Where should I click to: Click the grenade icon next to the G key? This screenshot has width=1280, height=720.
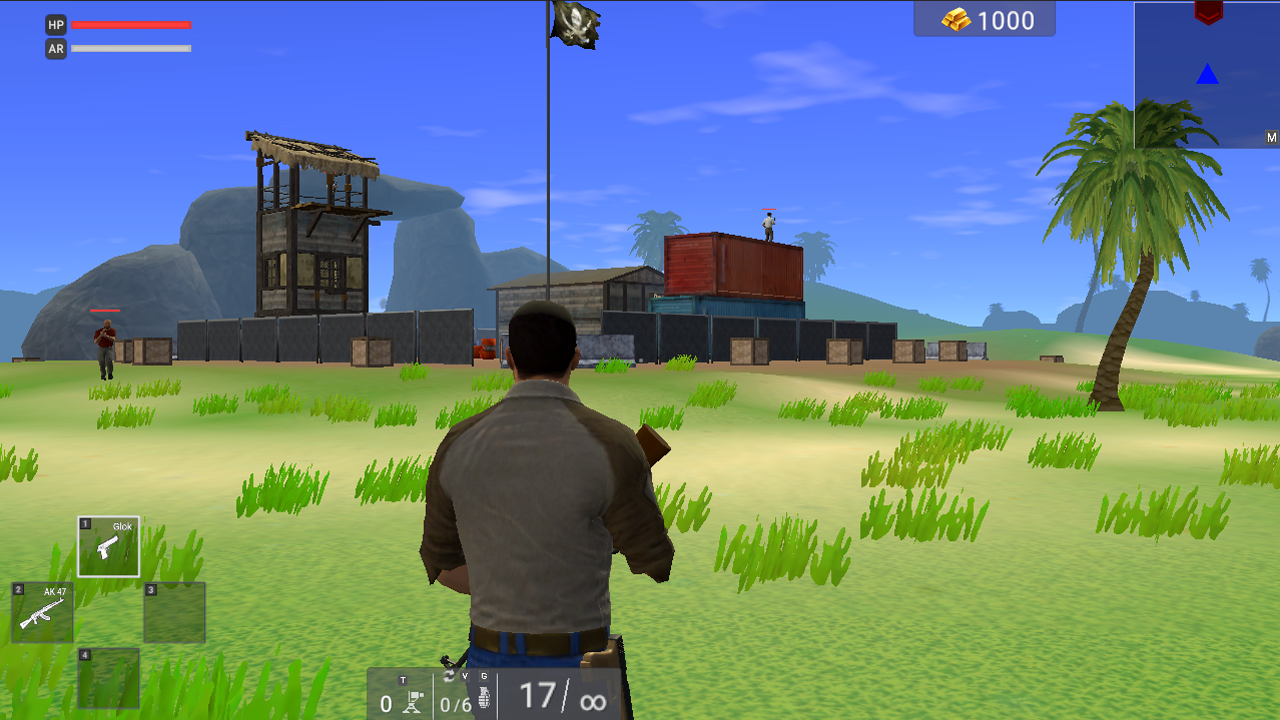click(484, 698)
